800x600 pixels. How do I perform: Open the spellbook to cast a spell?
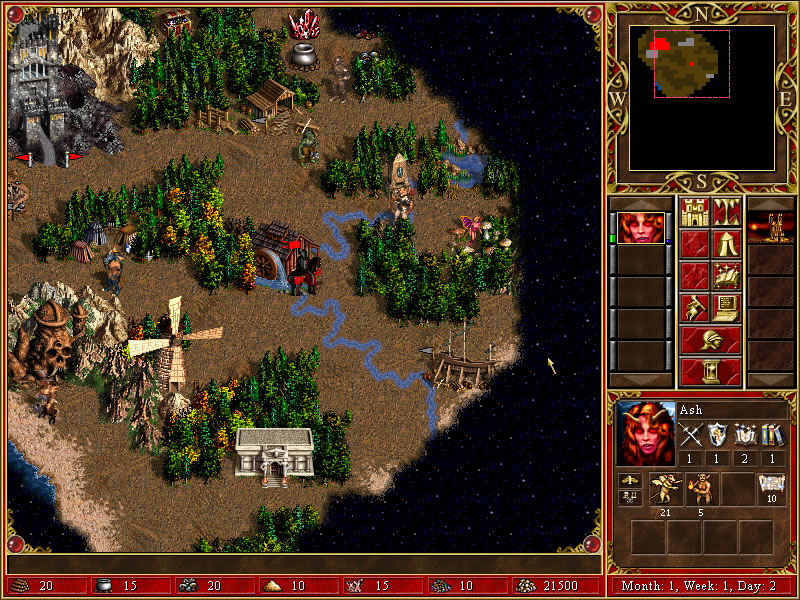(726, 275)
